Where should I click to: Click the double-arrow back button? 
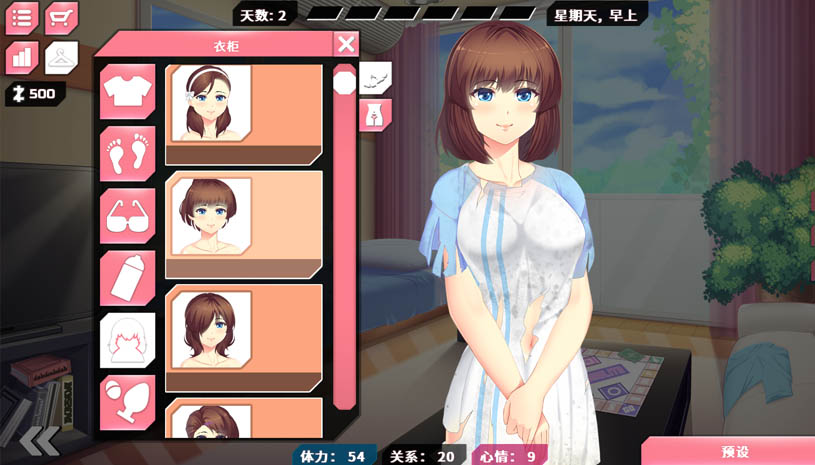[39, 441]
